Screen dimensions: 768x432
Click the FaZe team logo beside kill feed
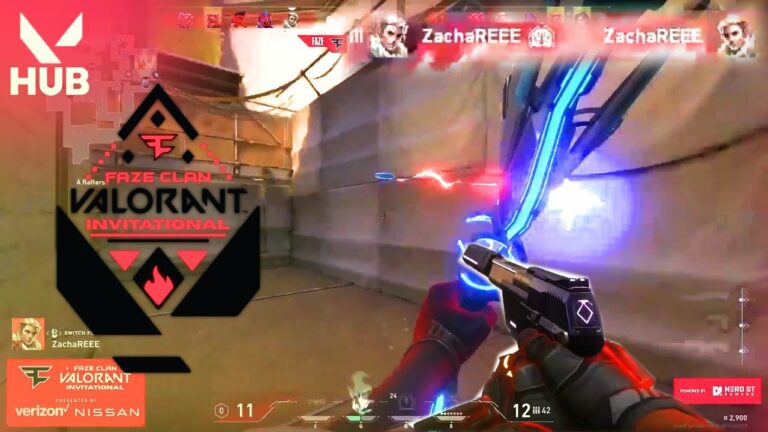[322, 41]
